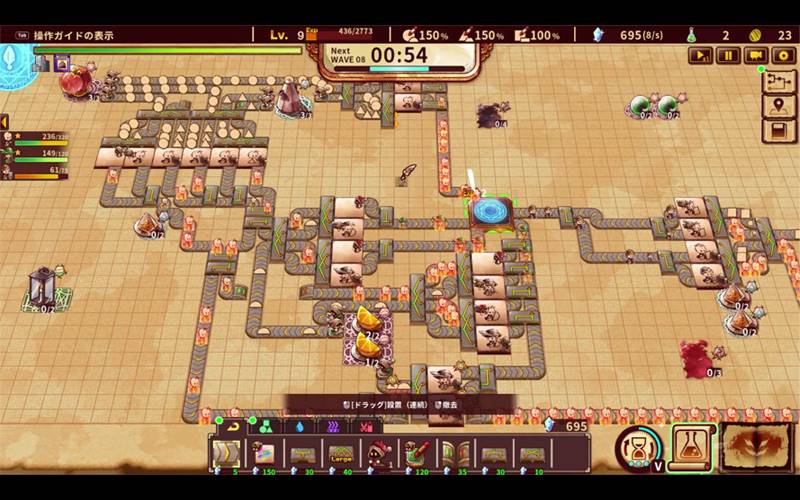Click the fast-forward speed button

point(701,56)
